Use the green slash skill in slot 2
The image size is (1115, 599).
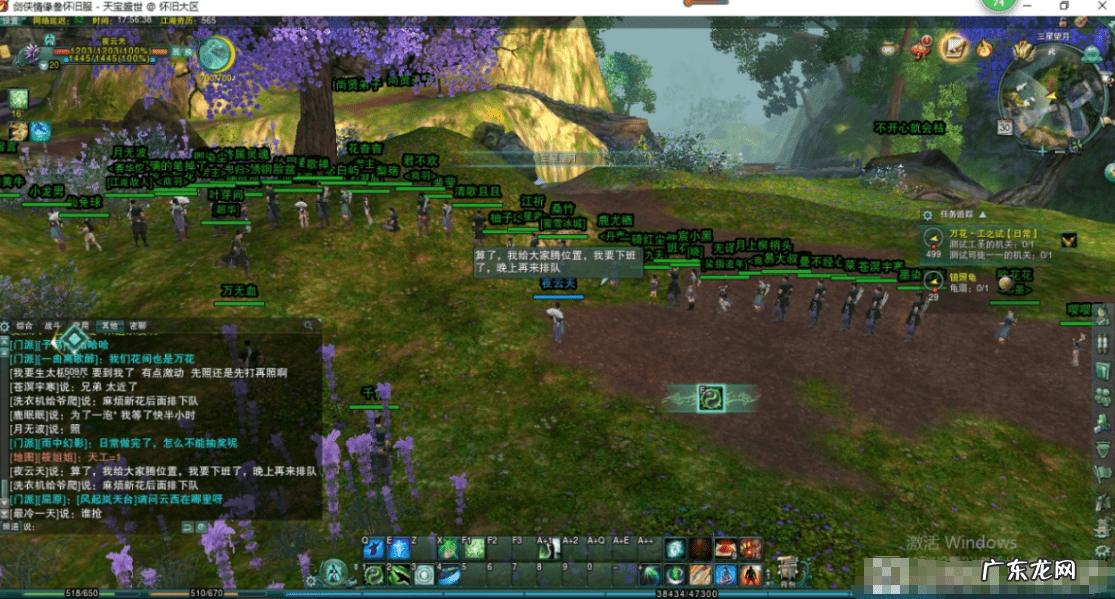click(399, 574)
